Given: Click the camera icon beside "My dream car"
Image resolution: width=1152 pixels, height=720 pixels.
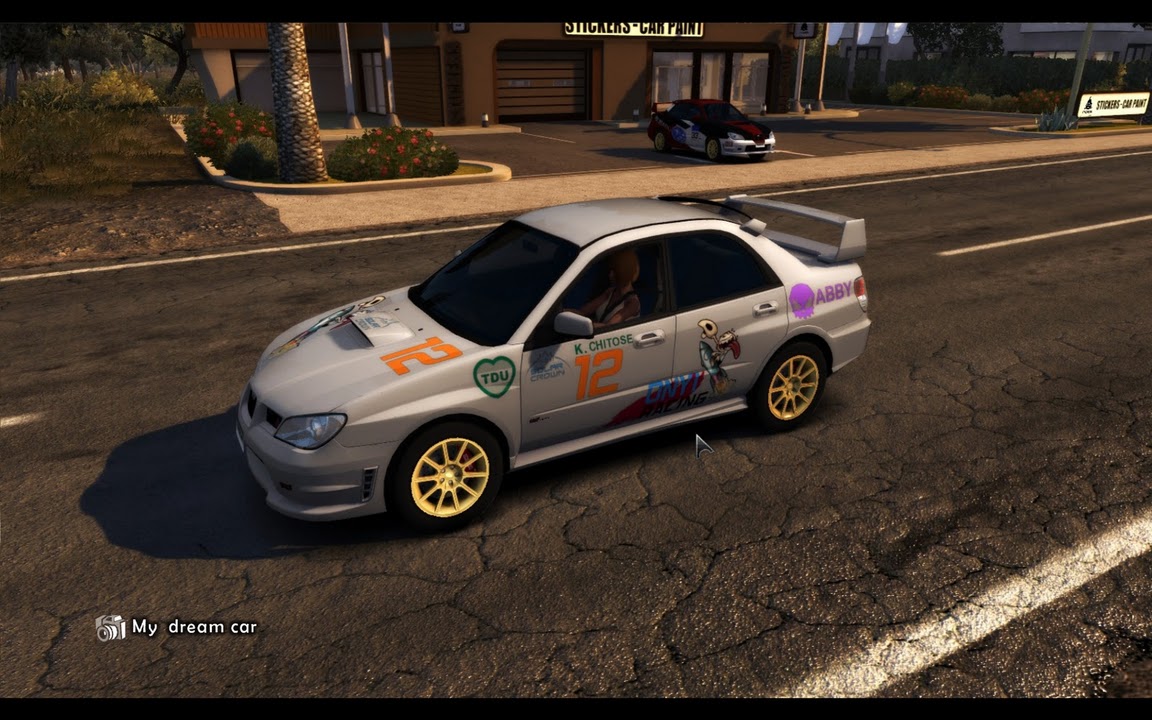Looking at the screenshot, I should pos(110,628).
